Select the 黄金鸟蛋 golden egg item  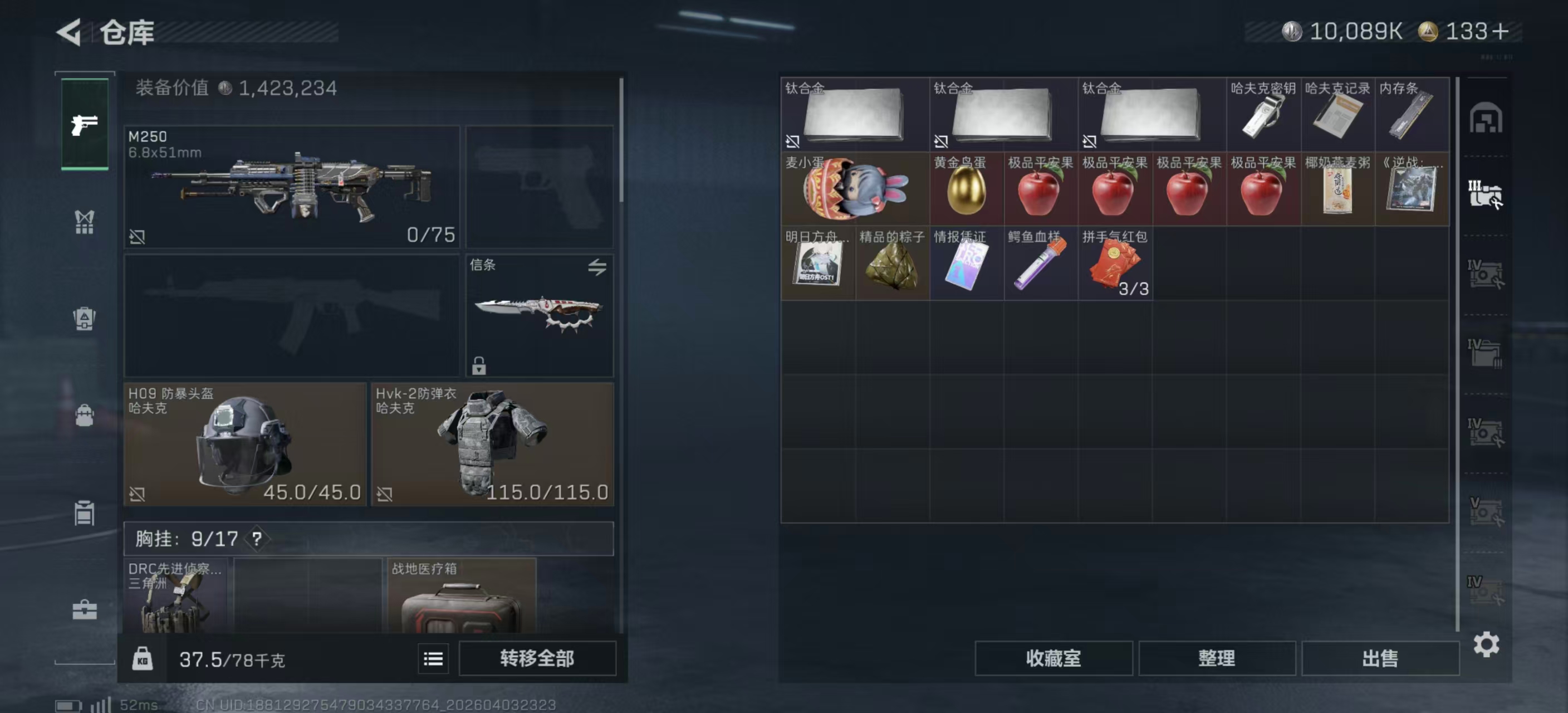pyautogui.click(x=966, y=189)
